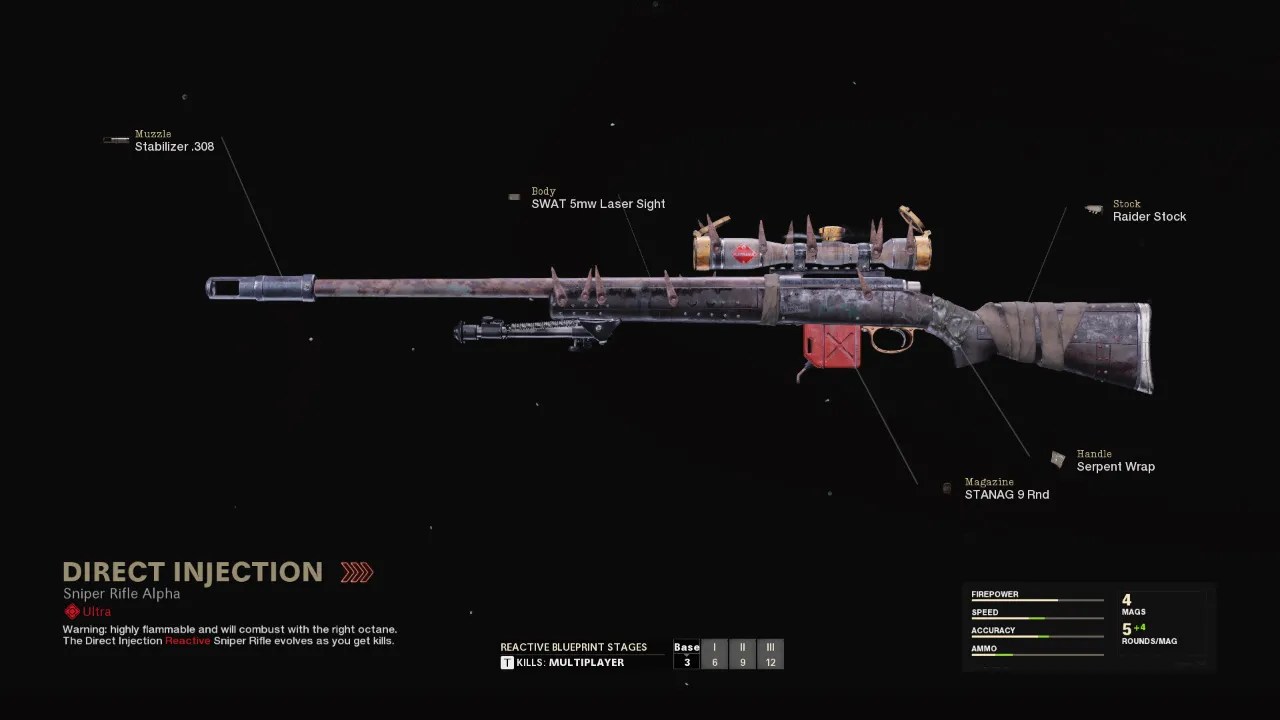The width and height of the screenshot is (1280, 720).
Task: Select the magazine icon near STANAG 9 Rnd
Action: (946, 488)
